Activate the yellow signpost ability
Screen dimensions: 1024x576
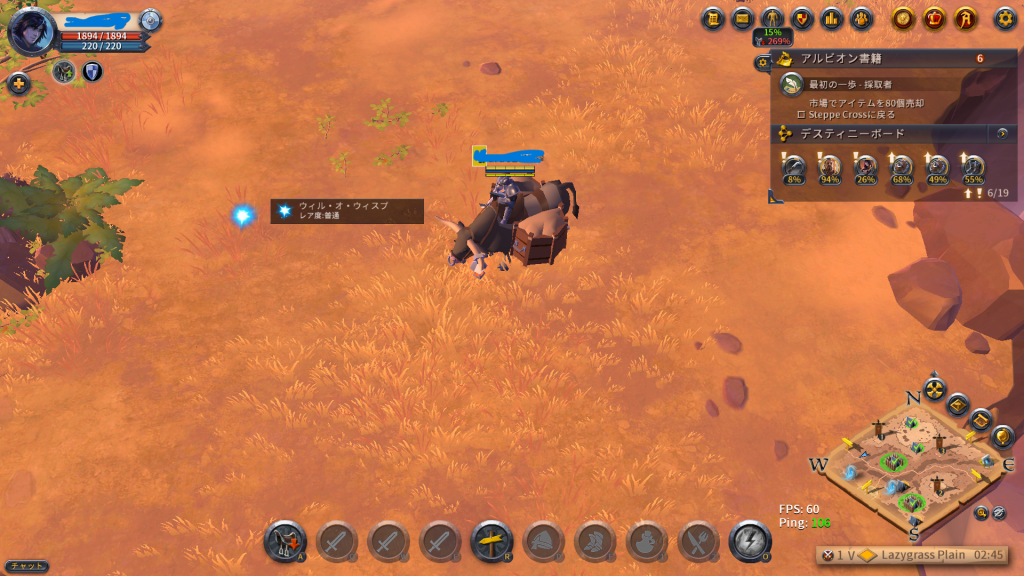click(492, 541)
